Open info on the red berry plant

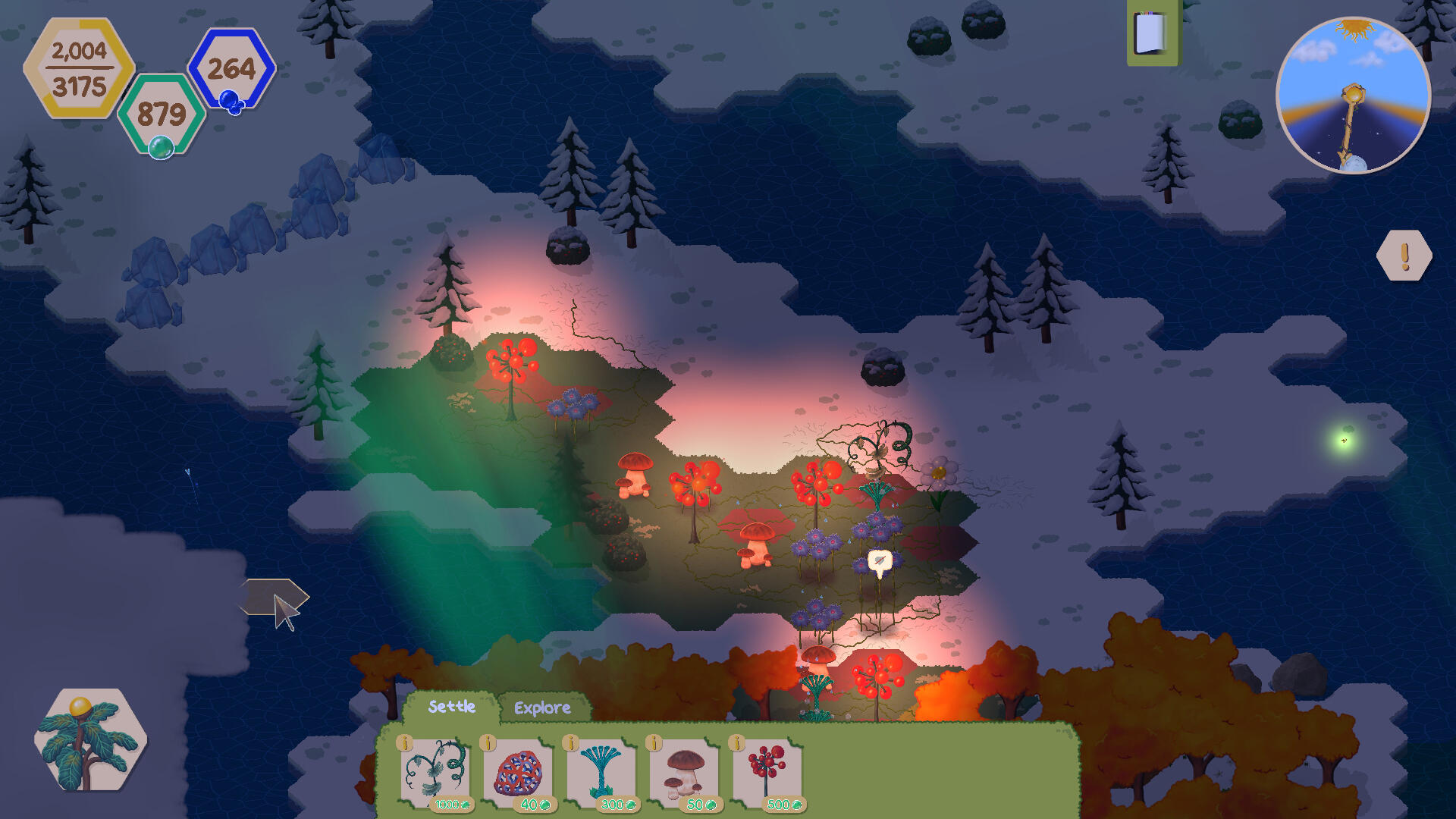point(736,743)
